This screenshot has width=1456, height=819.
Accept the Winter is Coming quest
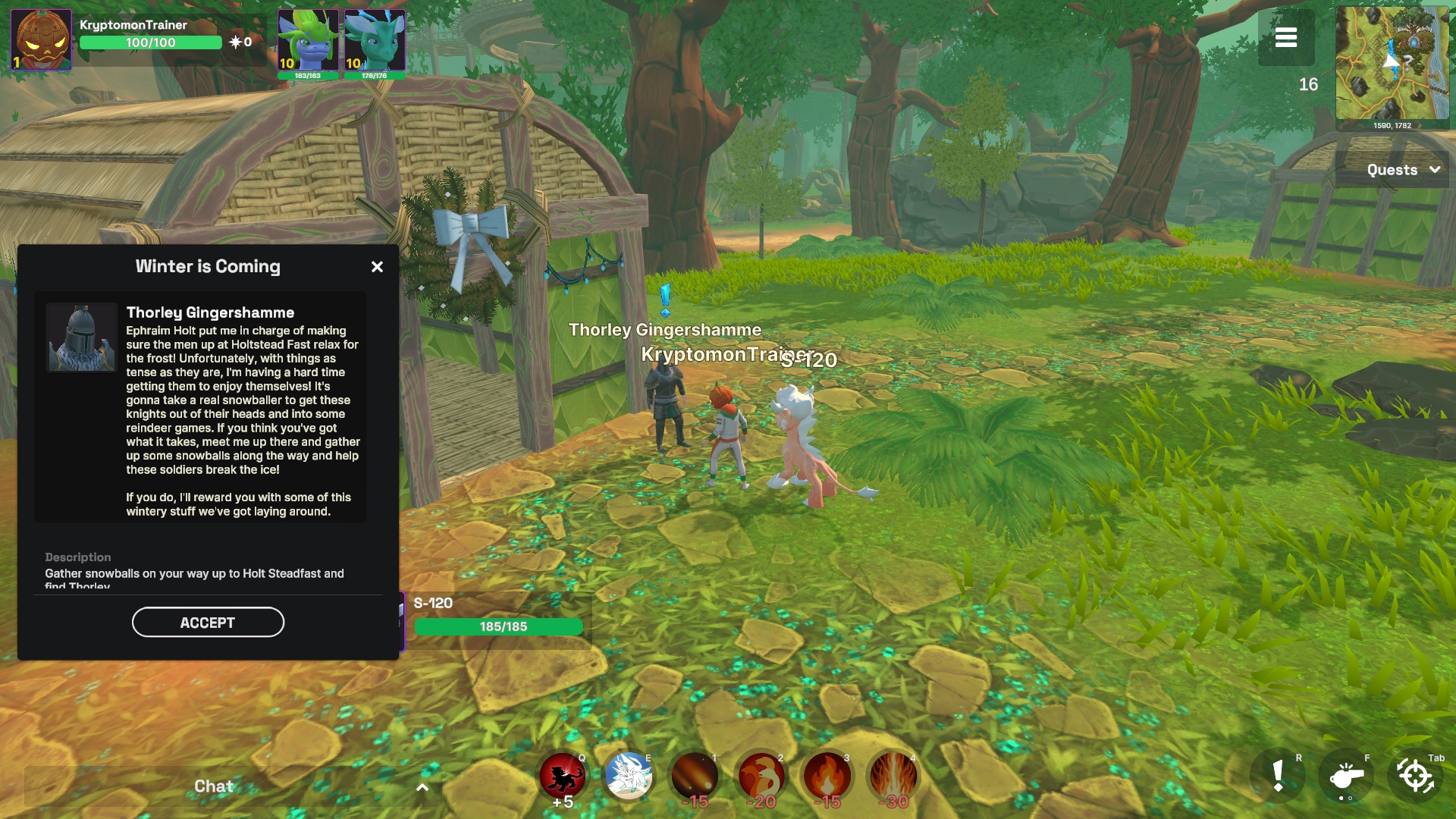(208, 623)
